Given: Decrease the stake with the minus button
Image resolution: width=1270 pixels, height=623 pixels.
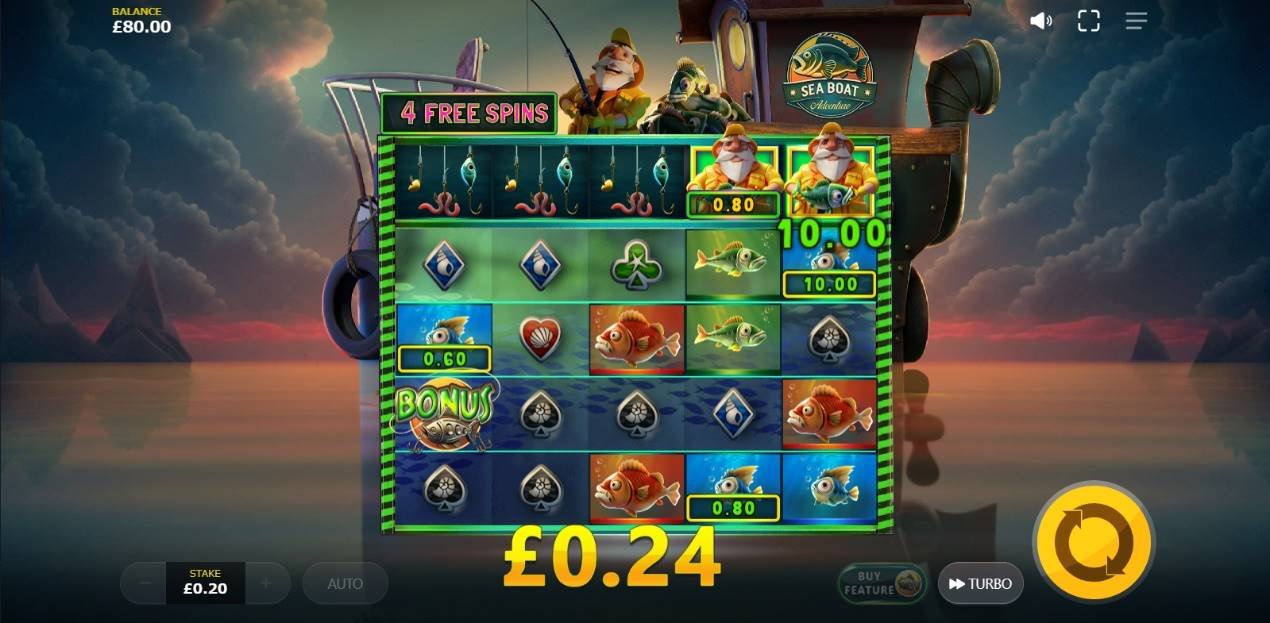Looking at the screenshot, I should (x=145, y=583).
